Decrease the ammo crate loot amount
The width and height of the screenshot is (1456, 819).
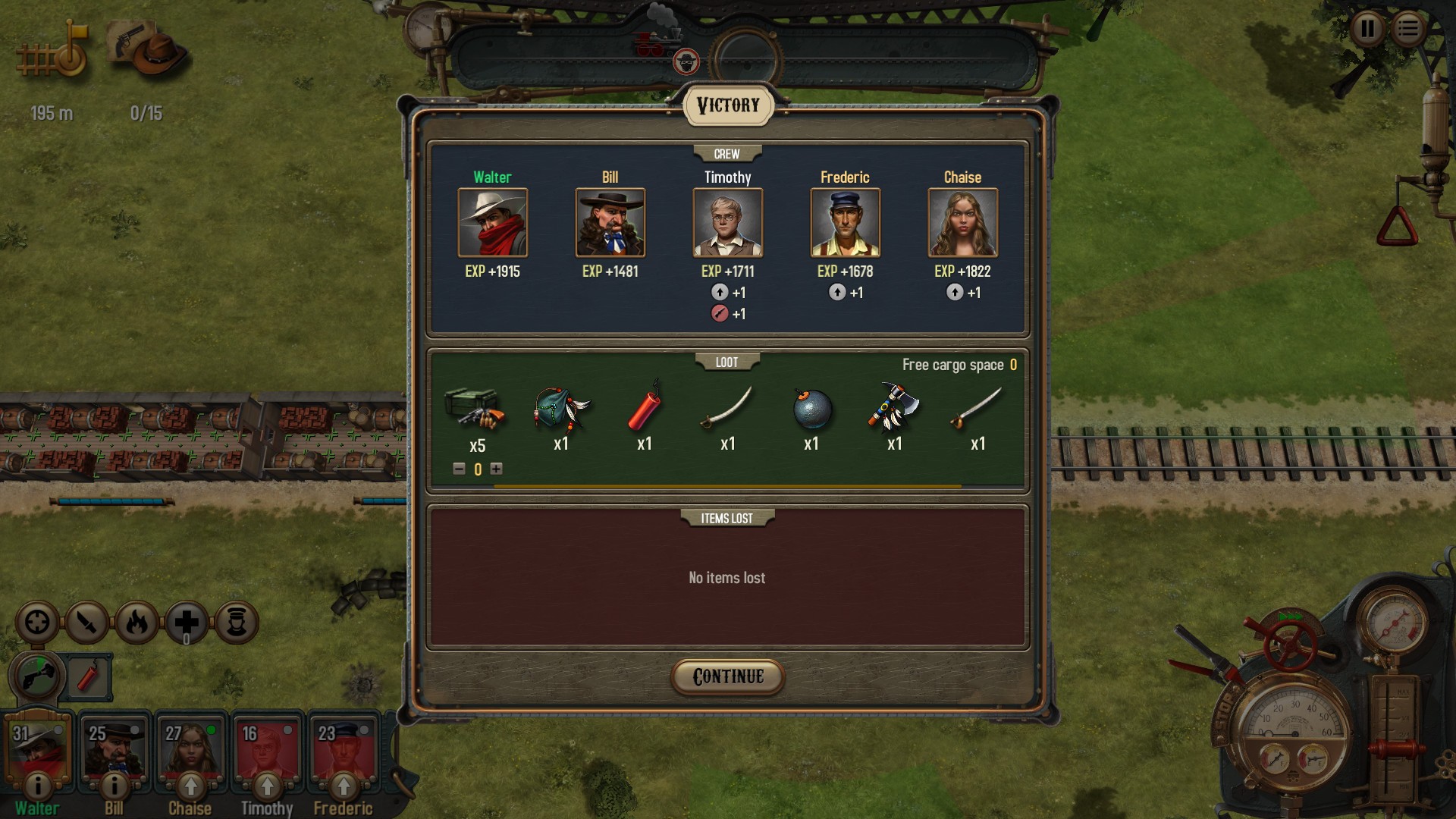[459, 469]
